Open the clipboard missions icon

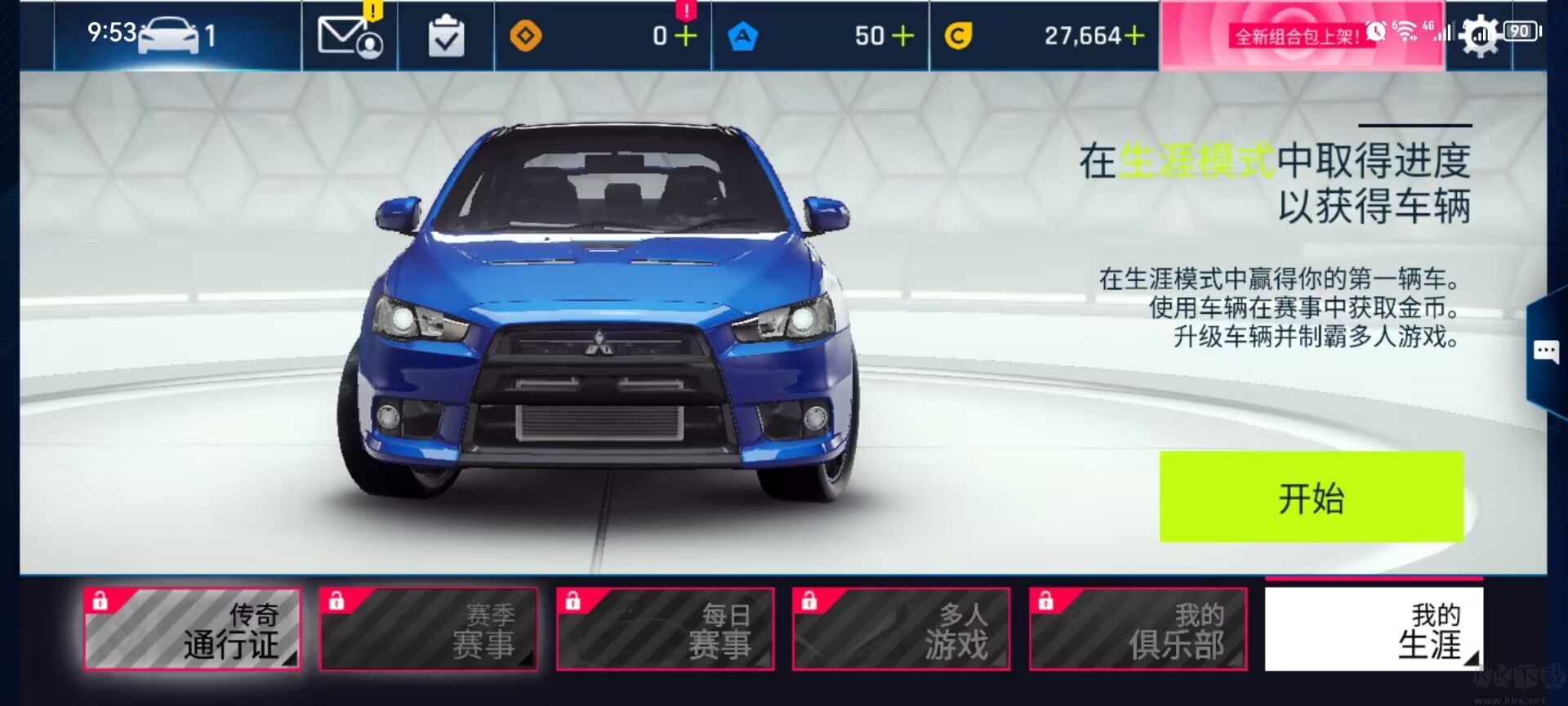click(446, 37)
